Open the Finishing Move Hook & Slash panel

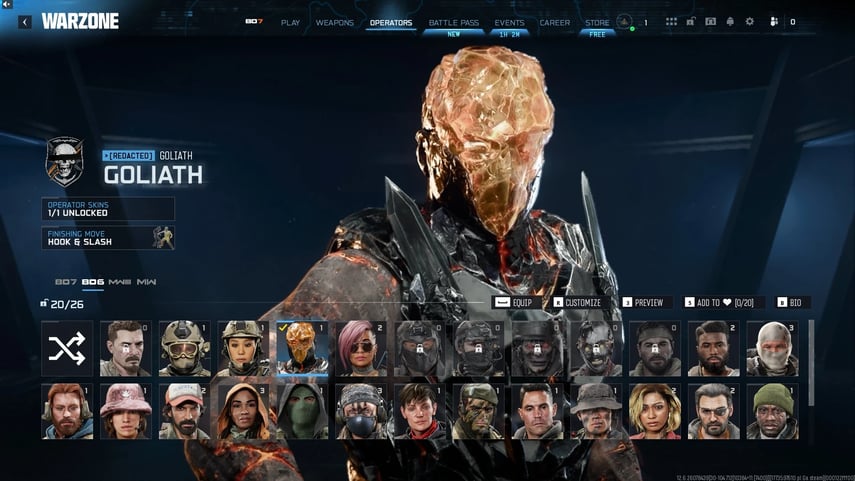click(x=108, y=238)
